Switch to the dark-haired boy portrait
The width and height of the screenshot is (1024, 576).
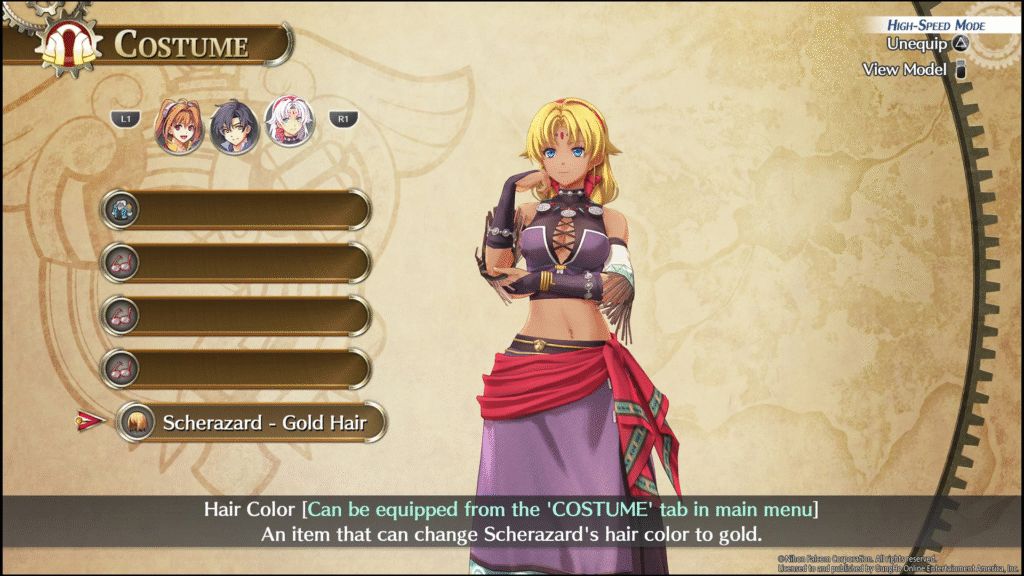coord(235,125)
